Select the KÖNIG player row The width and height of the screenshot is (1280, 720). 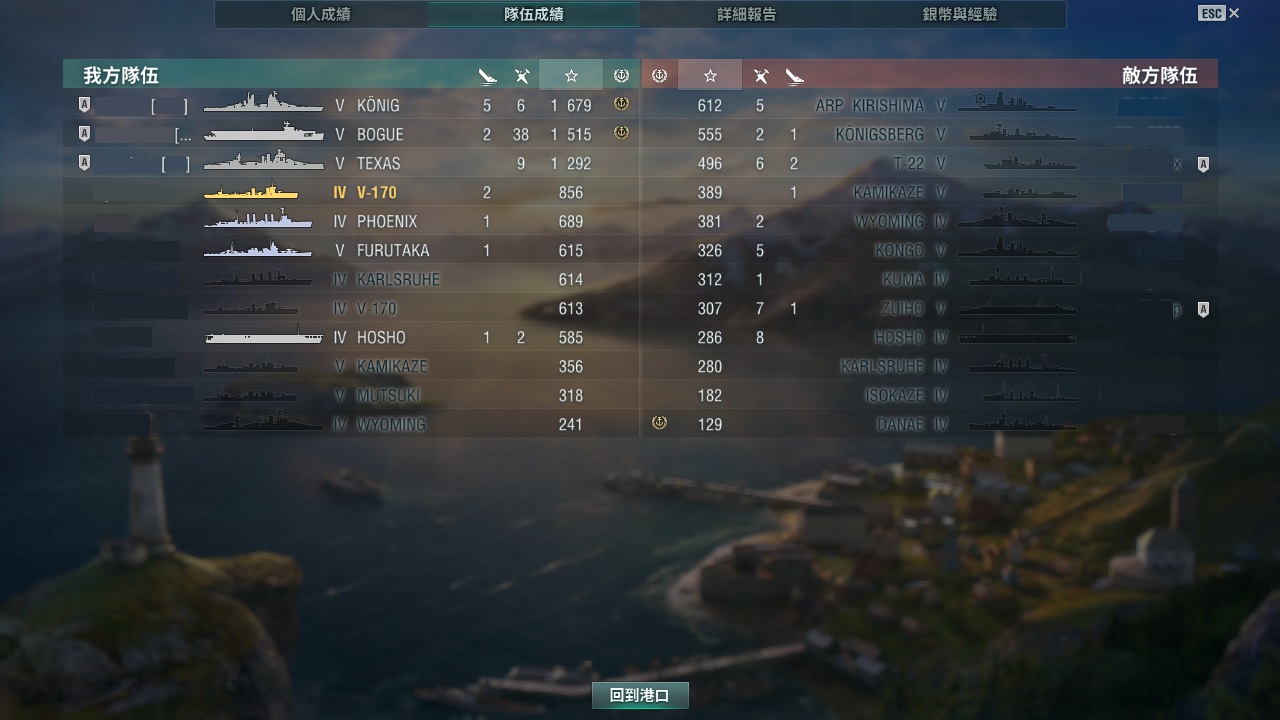click(x=350, y=105)
